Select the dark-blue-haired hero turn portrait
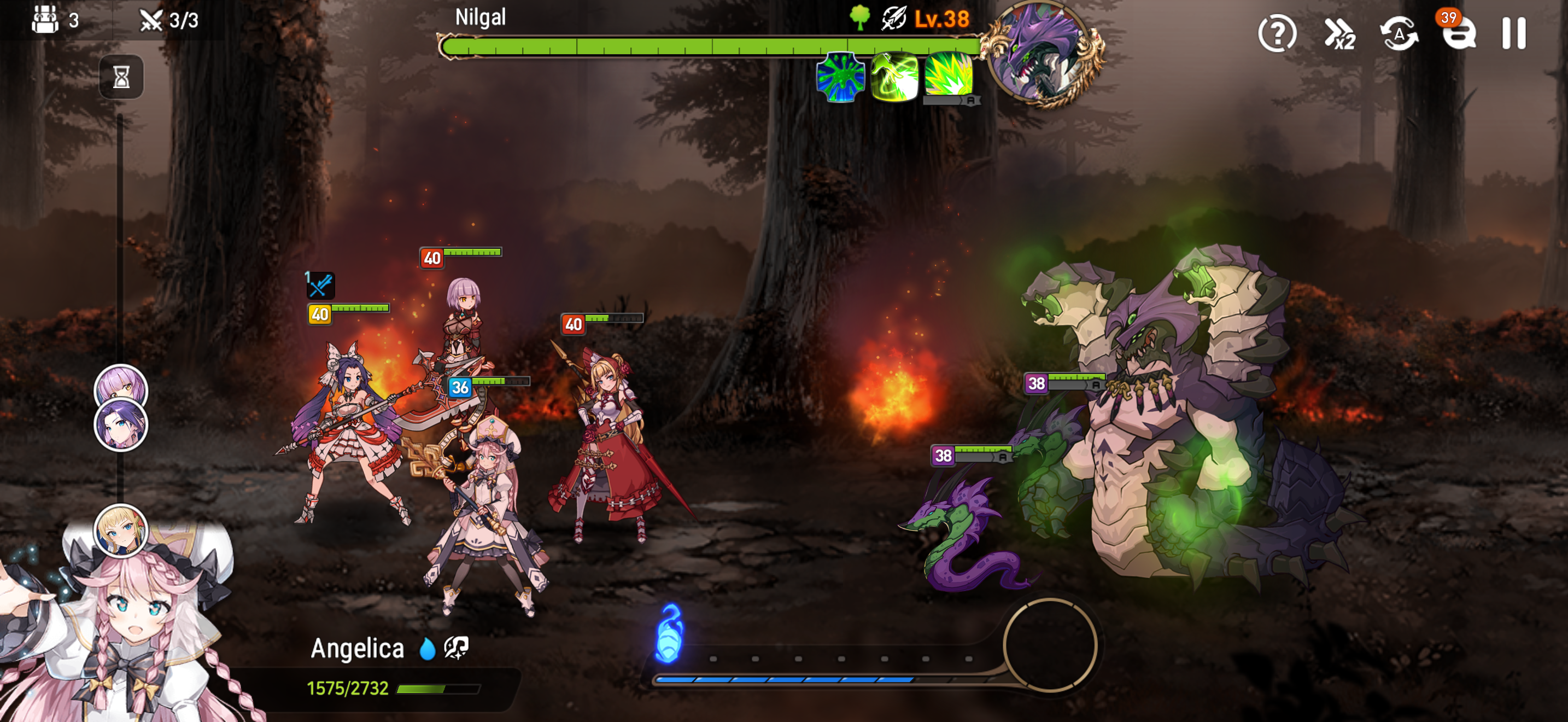 pos(120,426)
